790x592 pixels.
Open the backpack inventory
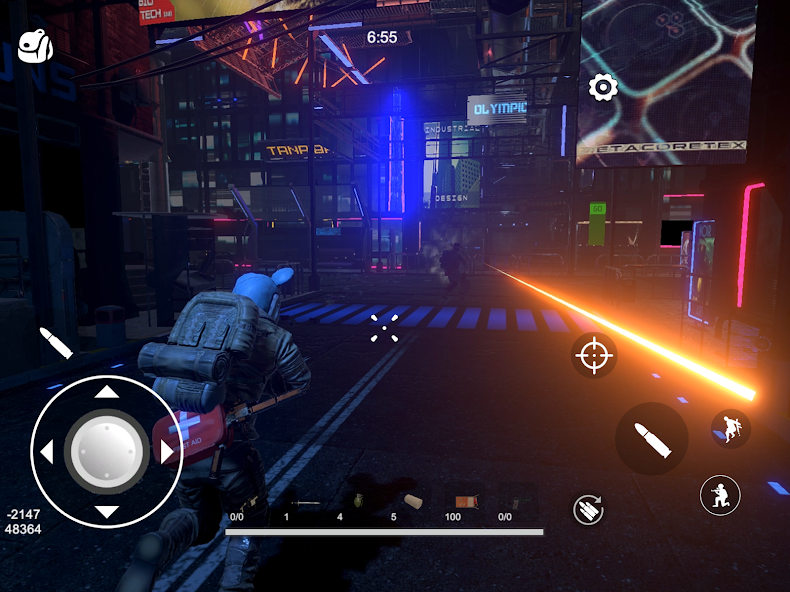click(36, 47)
